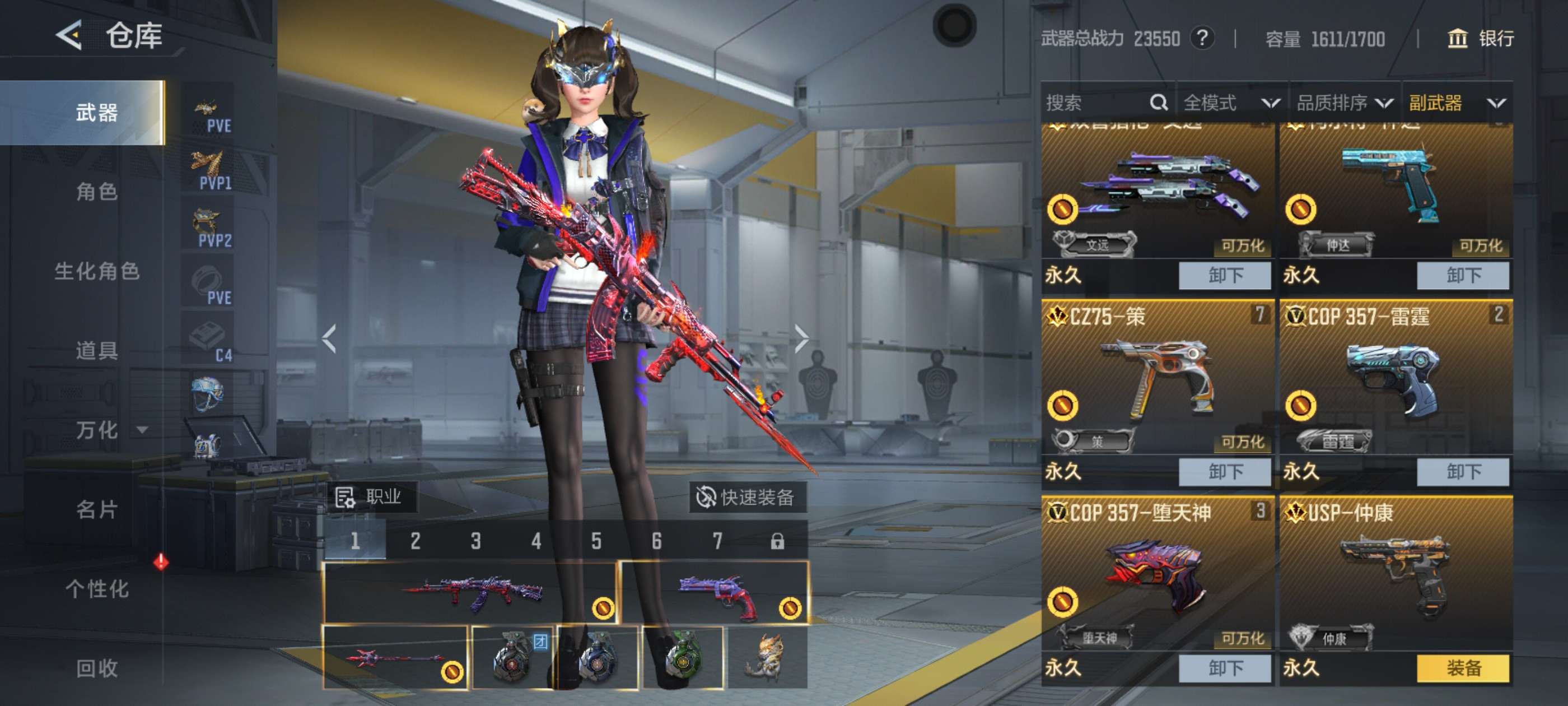Open the 角色 character menu
This screenshot has height=706, width=1568.
[x=96, y=192]
